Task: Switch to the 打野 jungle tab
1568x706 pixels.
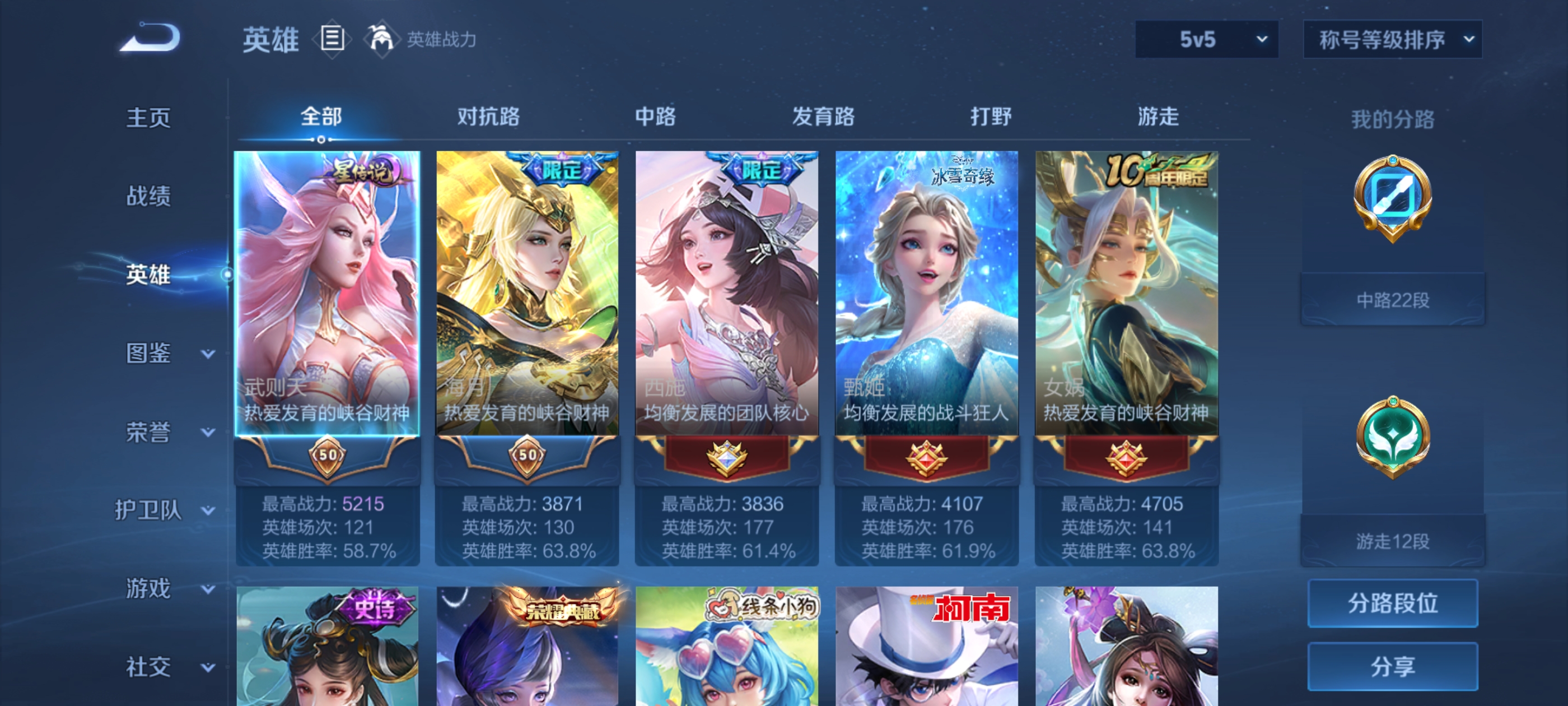Action: click(992, 117)
